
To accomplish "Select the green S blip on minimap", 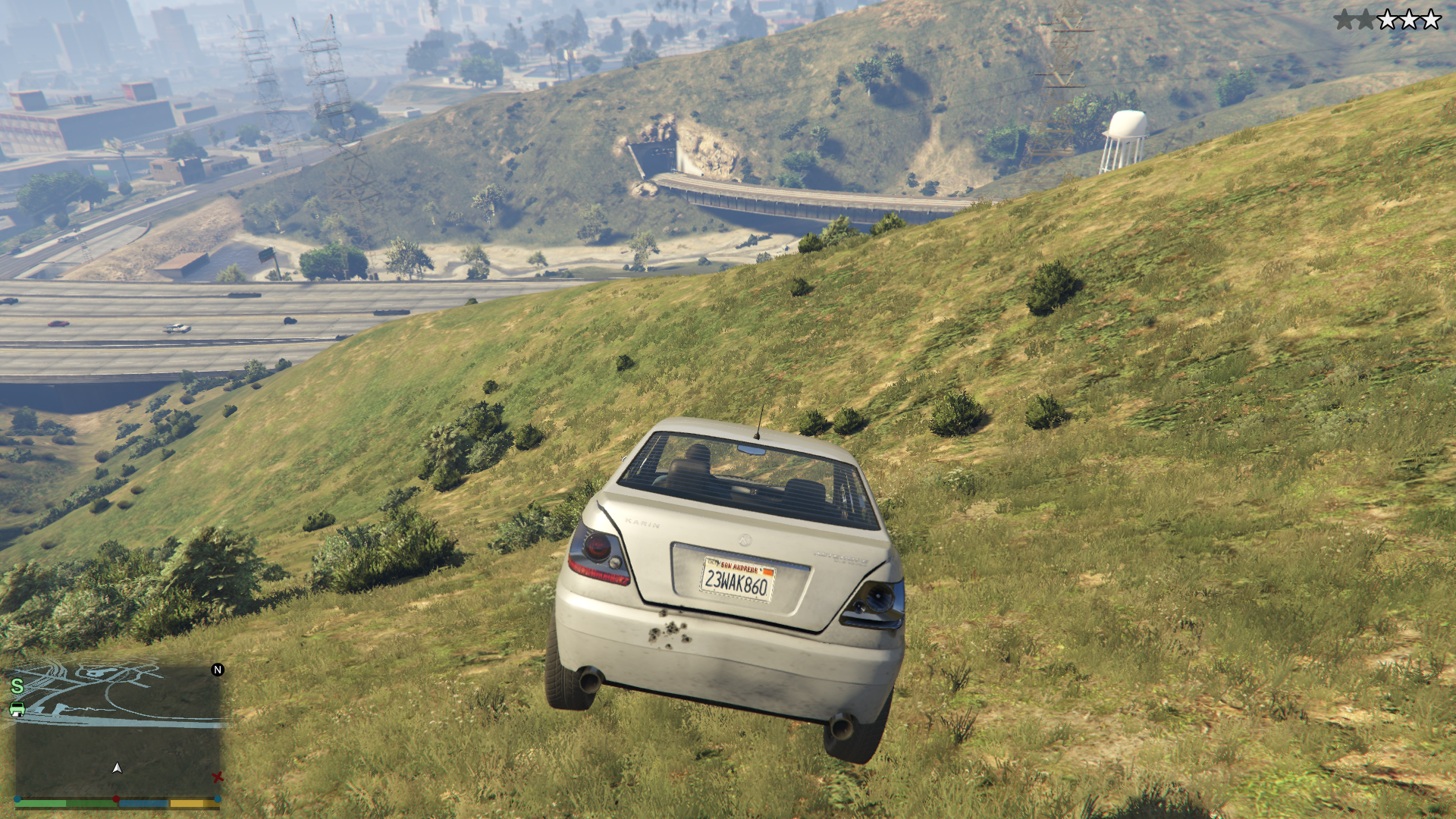I will coord(17,686).
